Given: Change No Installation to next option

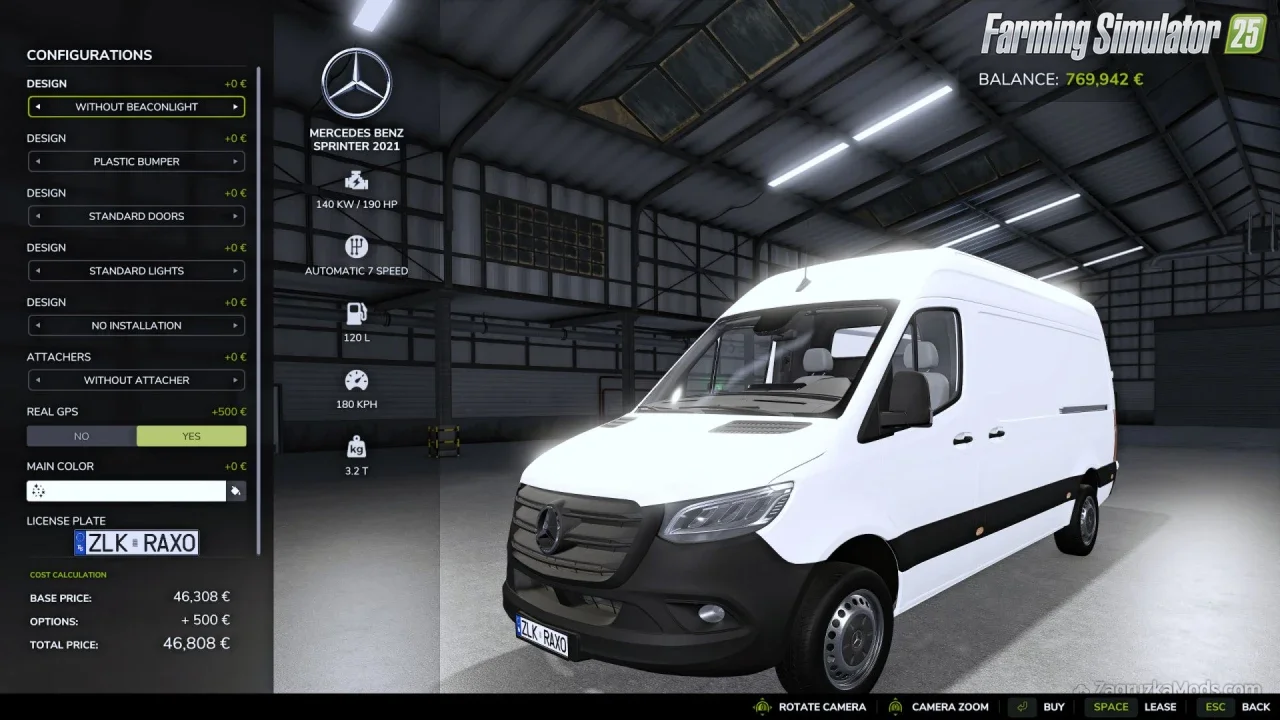Looking at the screenshot, I should 236,326.
